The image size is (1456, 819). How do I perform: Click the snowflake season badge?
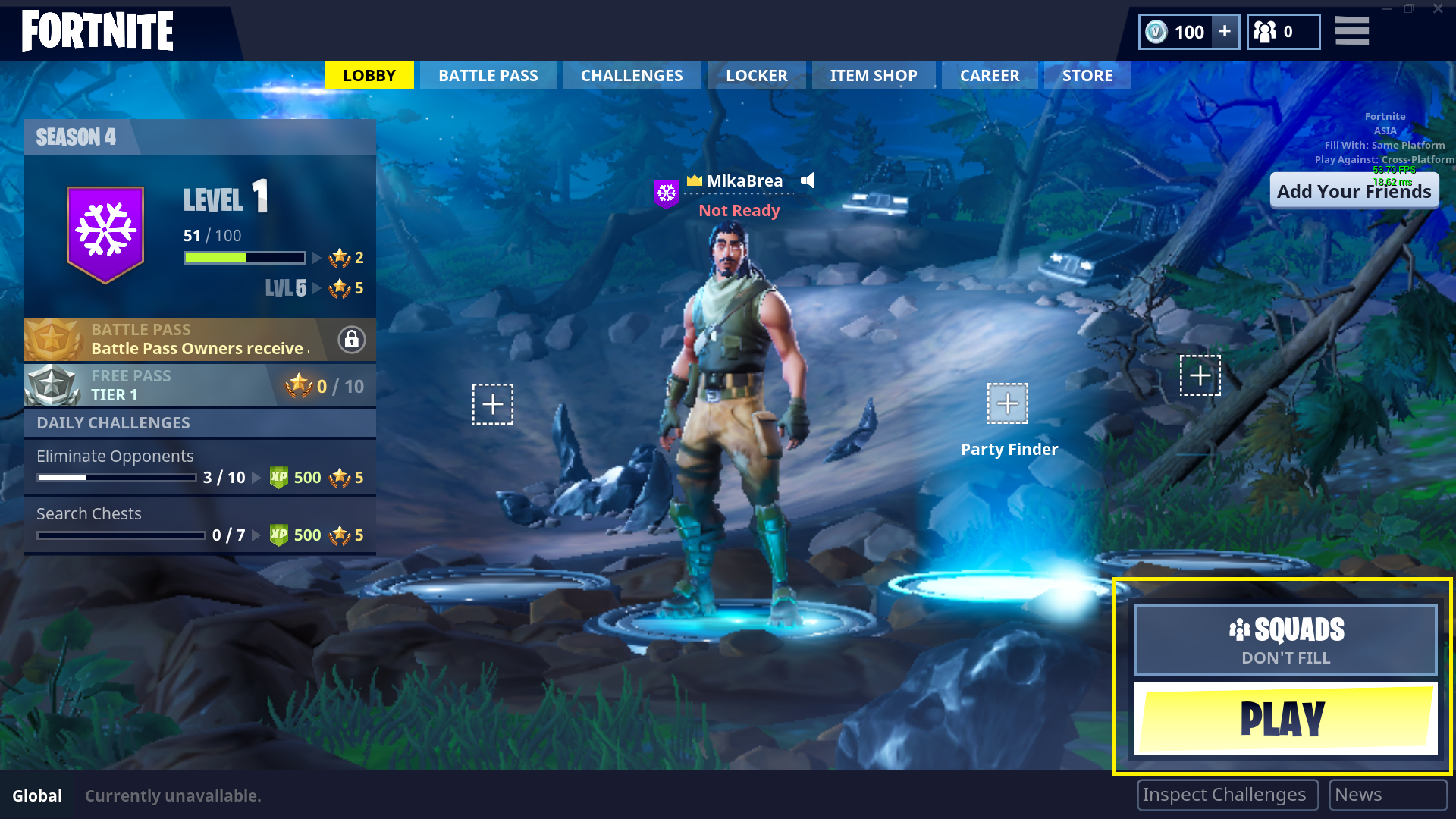click(x=105, y=231)
